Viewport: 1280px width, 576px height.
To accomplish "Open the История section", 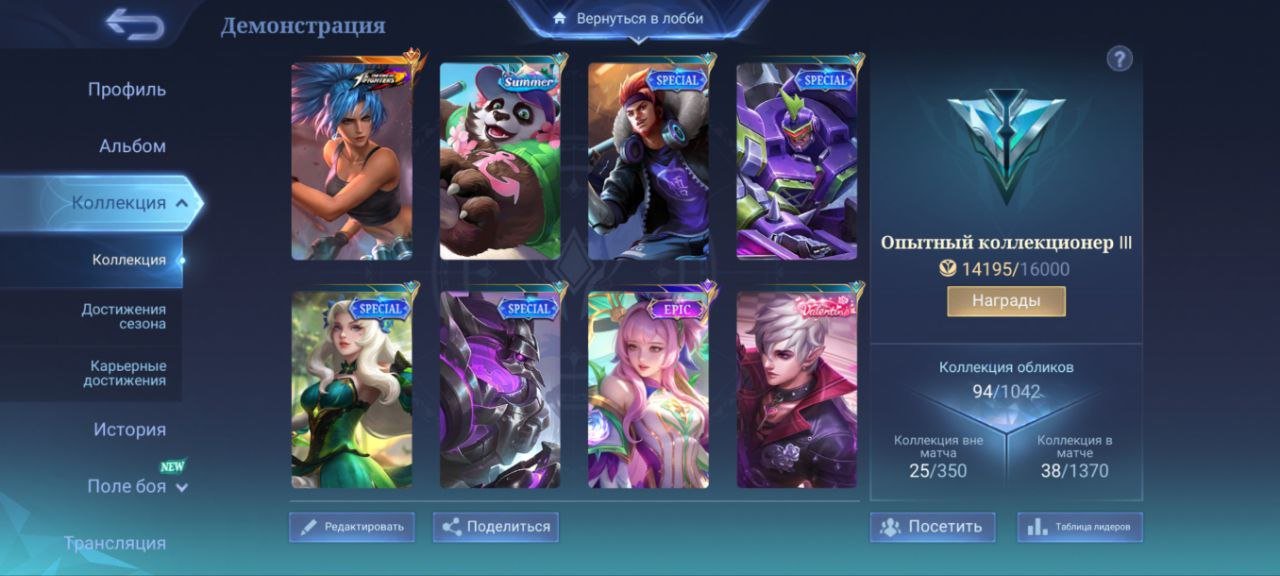I will 129,430.
